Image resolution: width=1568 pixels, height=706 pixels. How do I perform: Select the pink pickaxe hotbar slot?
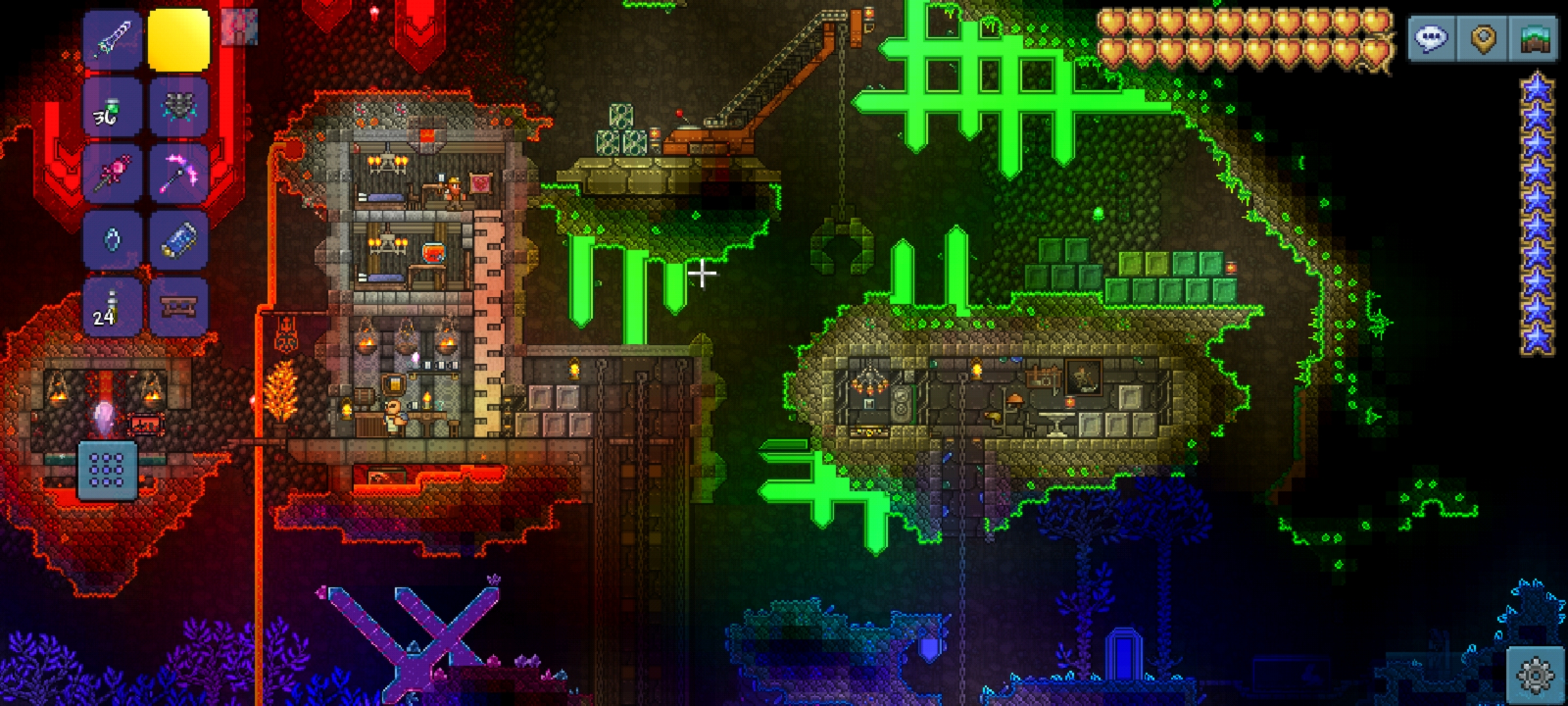(x=179, y=174)
